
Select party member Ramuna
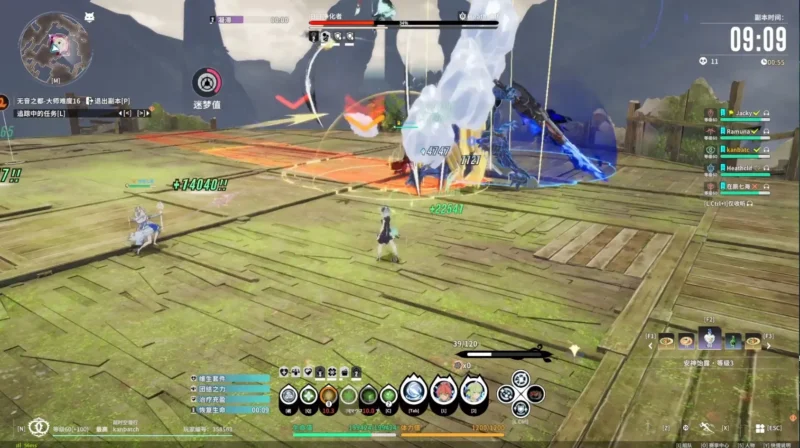pos(742,131)
